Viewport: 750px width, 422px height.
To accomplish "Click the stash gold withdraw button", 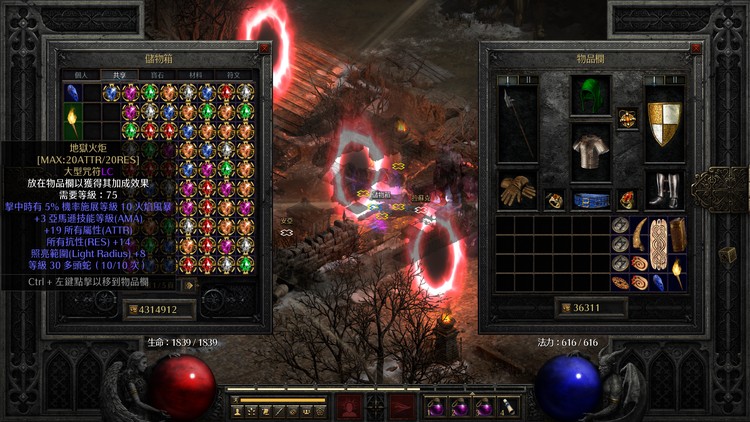I will [x=133, y=310].
